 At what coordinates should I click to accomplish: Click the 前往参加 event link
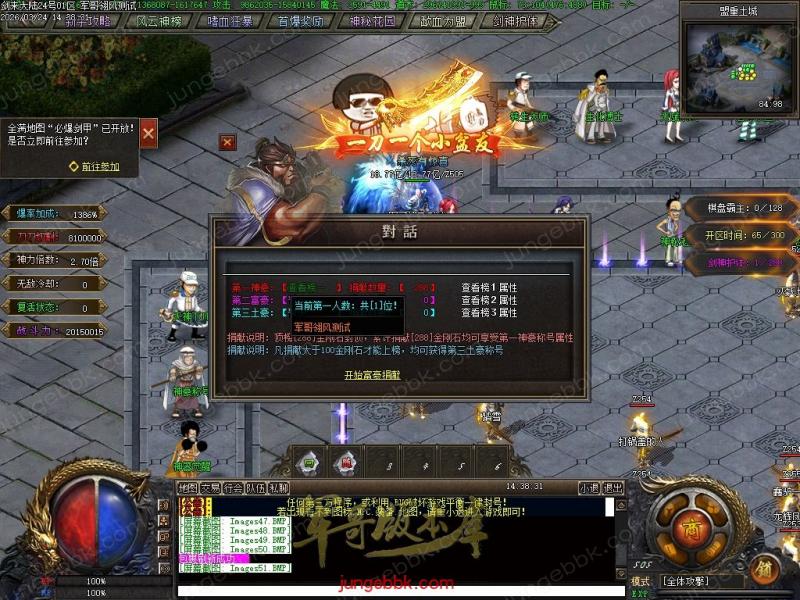[x=99, y=167]
